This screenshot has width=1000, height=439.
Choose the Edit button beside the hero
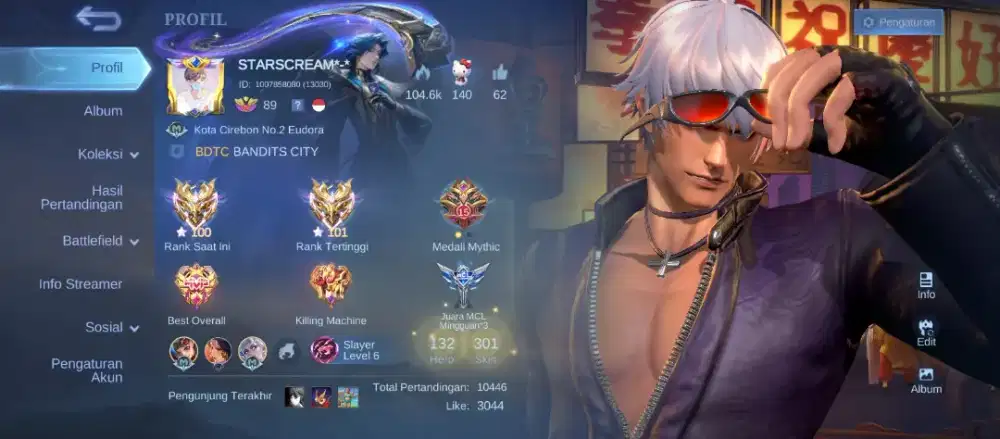pos(926,333)
